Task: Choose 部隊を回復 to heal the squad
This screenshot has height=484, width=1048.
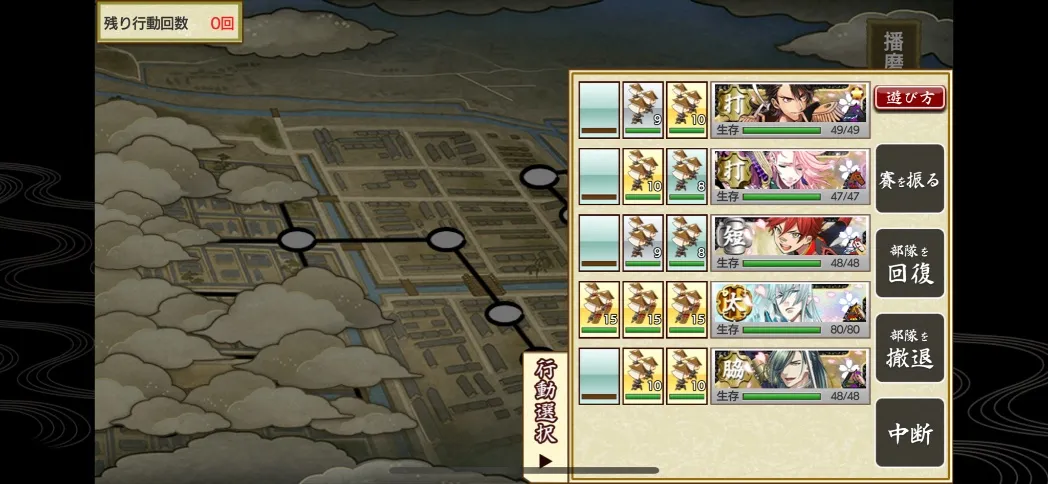Action: (909, 264)
